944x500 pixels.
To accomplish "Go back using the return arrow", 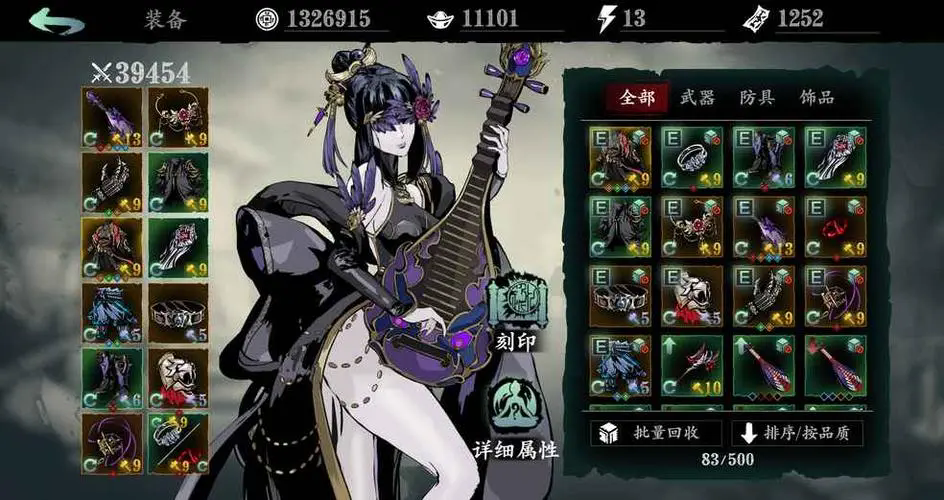I will click(56, 21).
